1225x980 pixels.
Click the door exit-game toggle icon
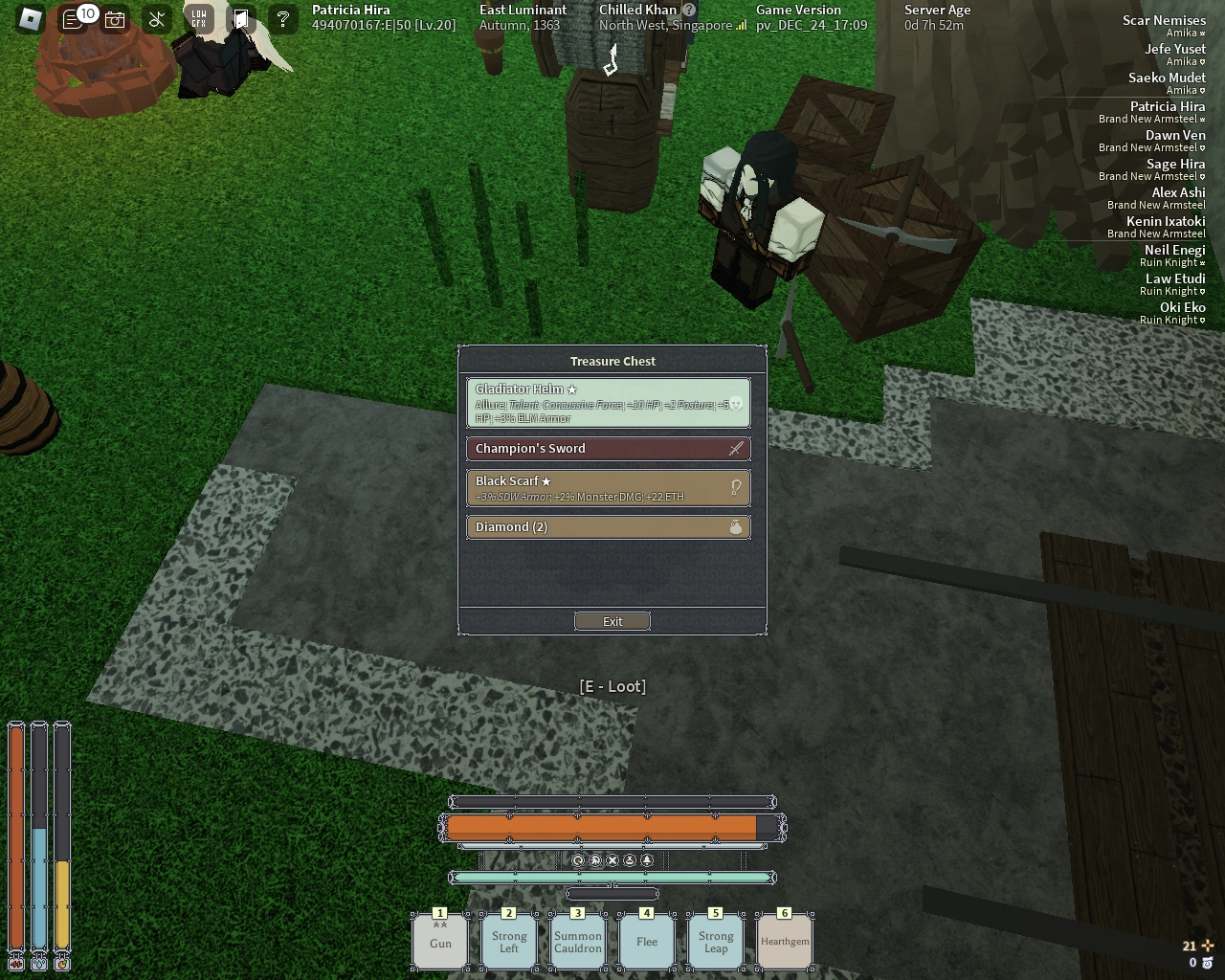click(x=241, y=17)
